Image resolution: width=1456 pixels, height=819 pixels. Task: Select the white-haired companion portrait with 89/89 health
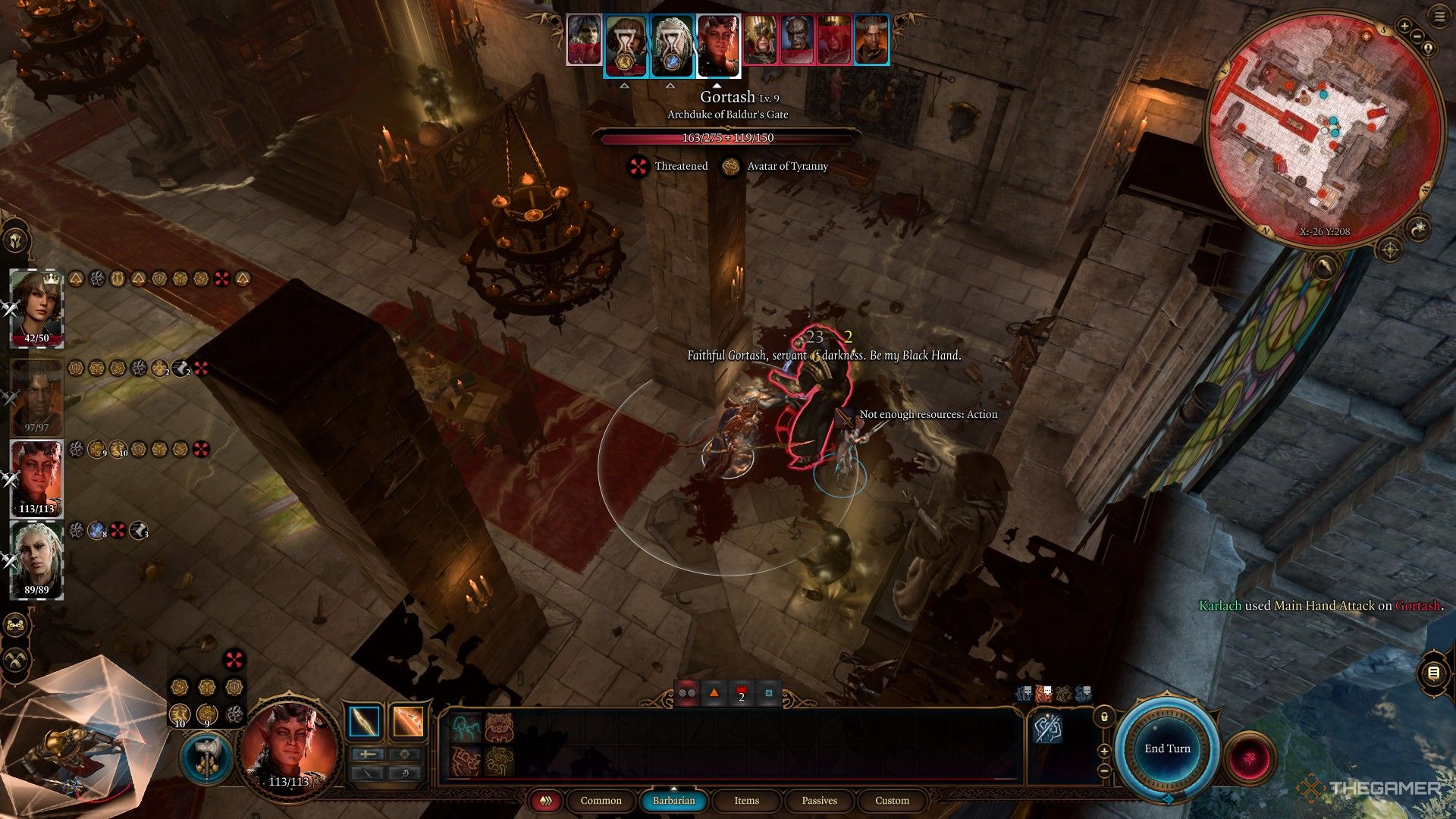pos(36,560)
